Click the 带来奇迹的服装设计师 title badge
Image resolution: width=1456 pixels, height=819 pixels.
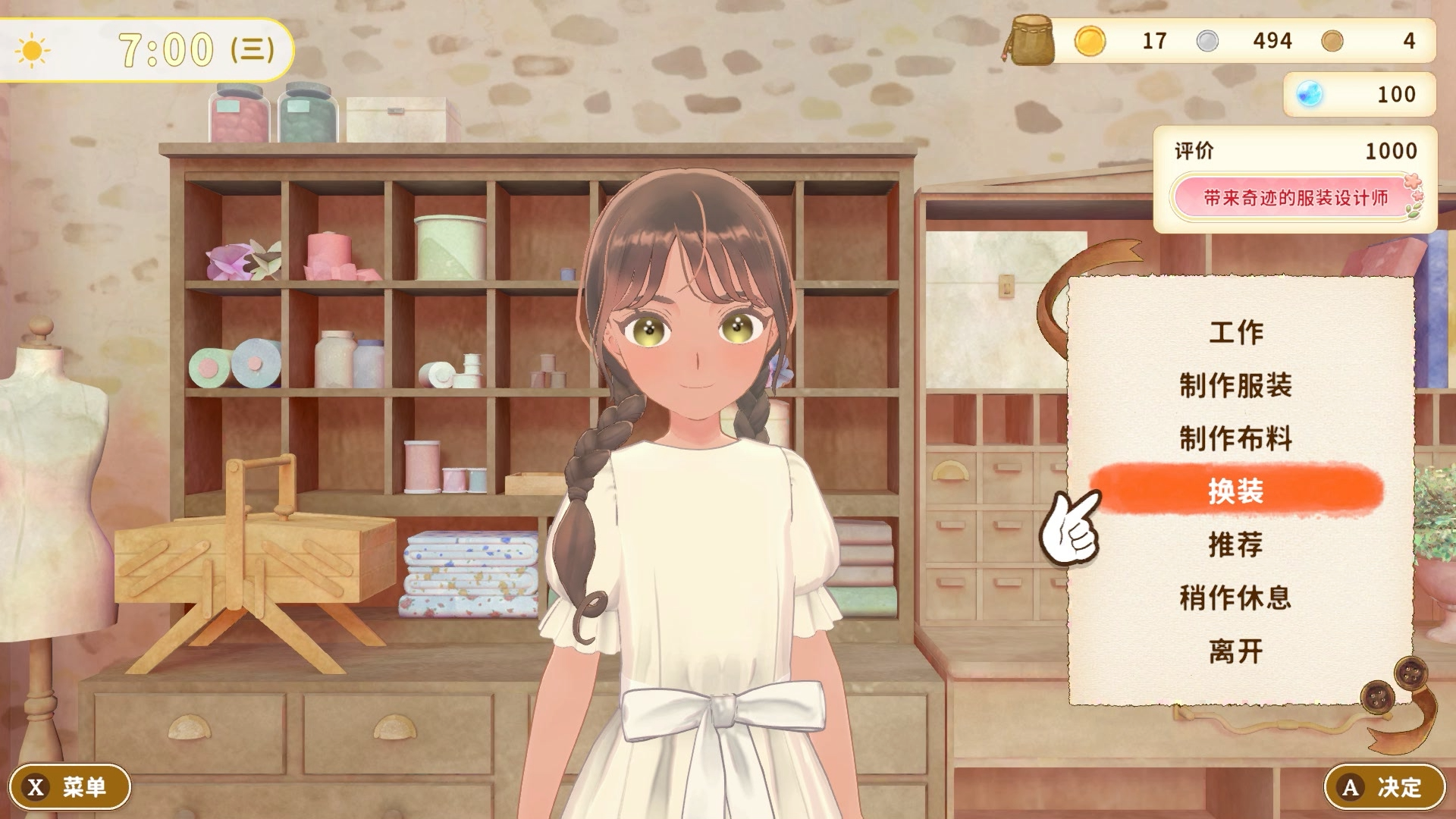coord(1295,198)
